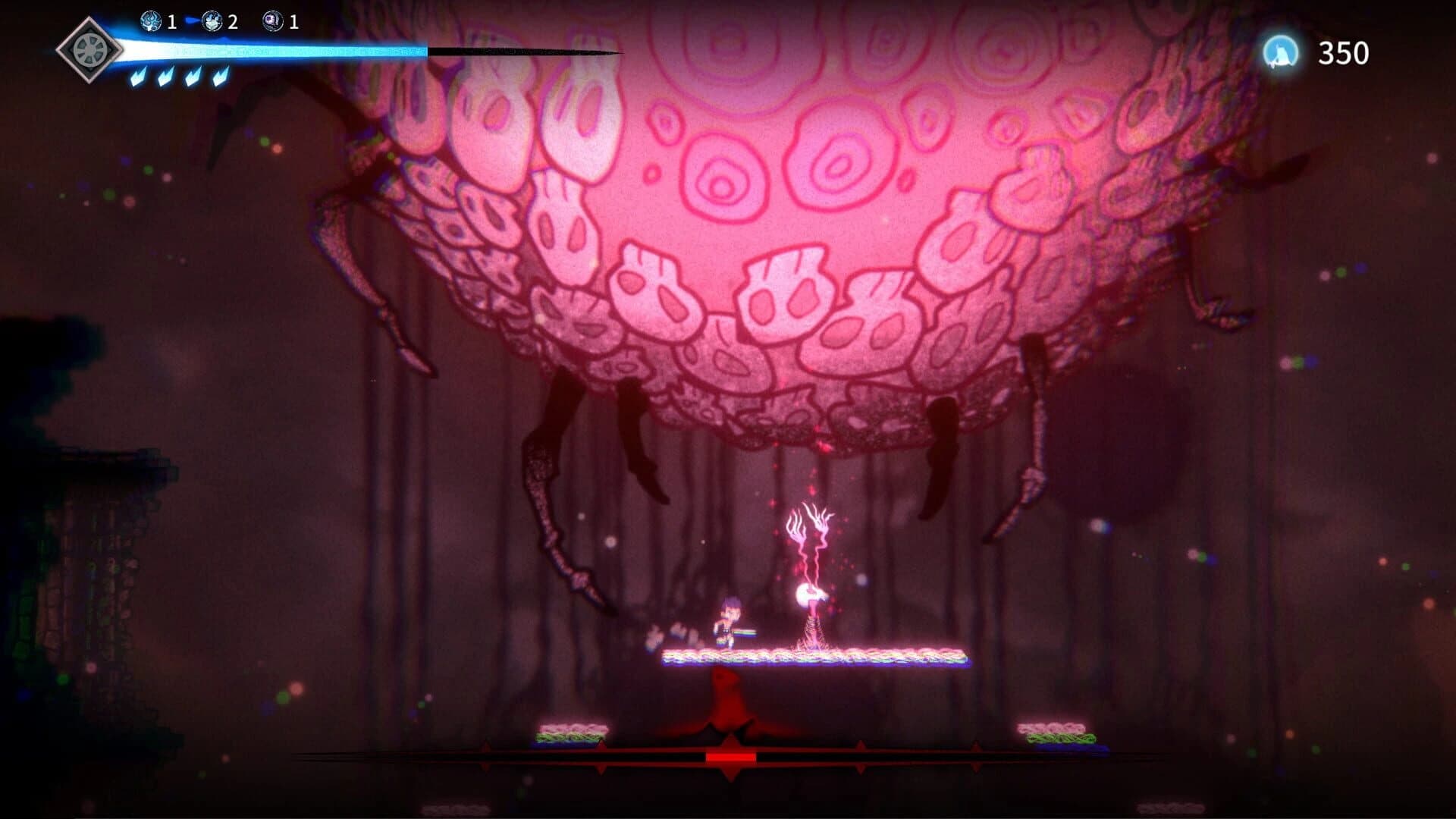Select the purple orb item icon showing 1
This screenshot has width=1456, height=819.
273,20
